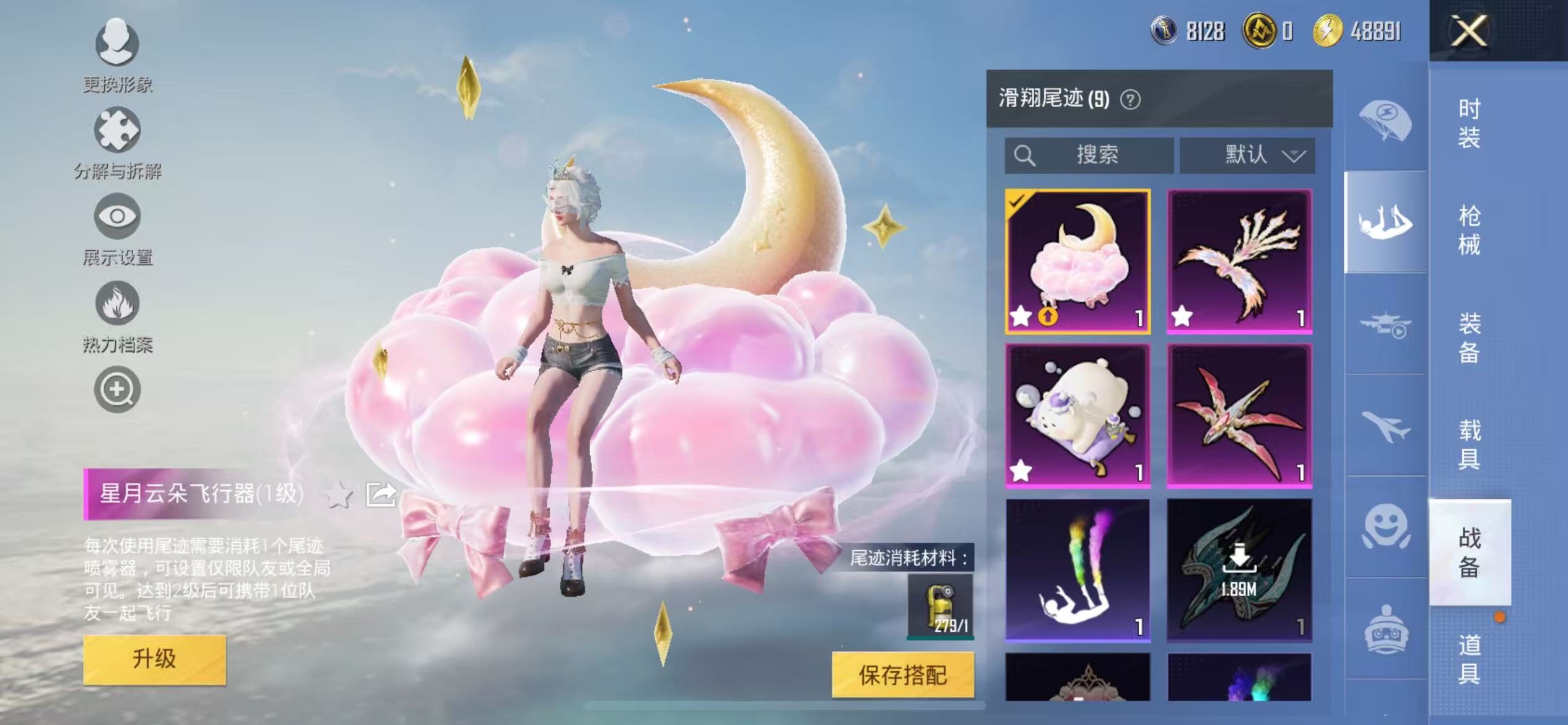Viewport: 1568px width, 725px height.
Task: Switch to 载具 vehicles tab
Action: (x=1469, y=444)
